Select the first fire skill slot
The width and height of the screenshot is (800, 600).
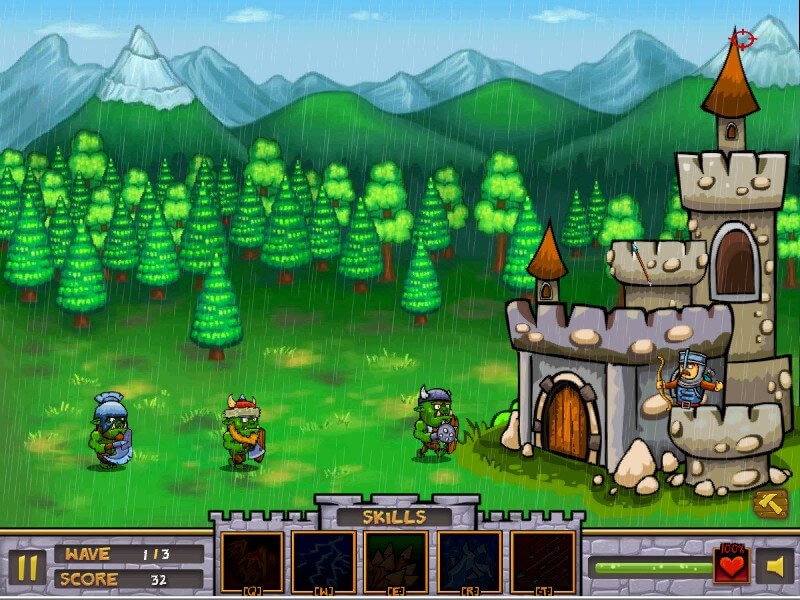[252, 561]
